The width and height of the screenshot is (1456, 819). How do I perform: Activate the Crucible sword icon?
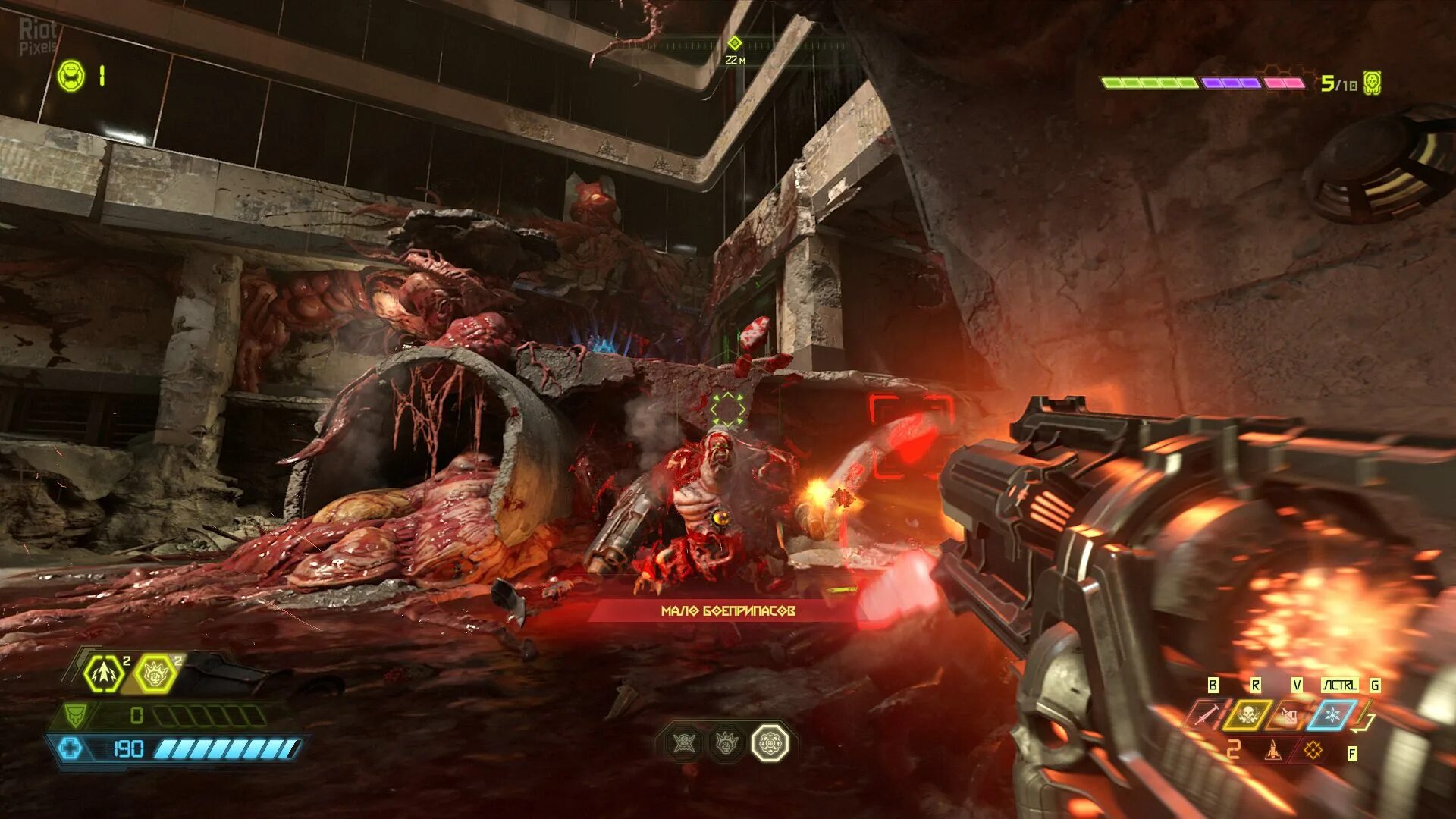pyautogui.click(x=1205, y=714)
